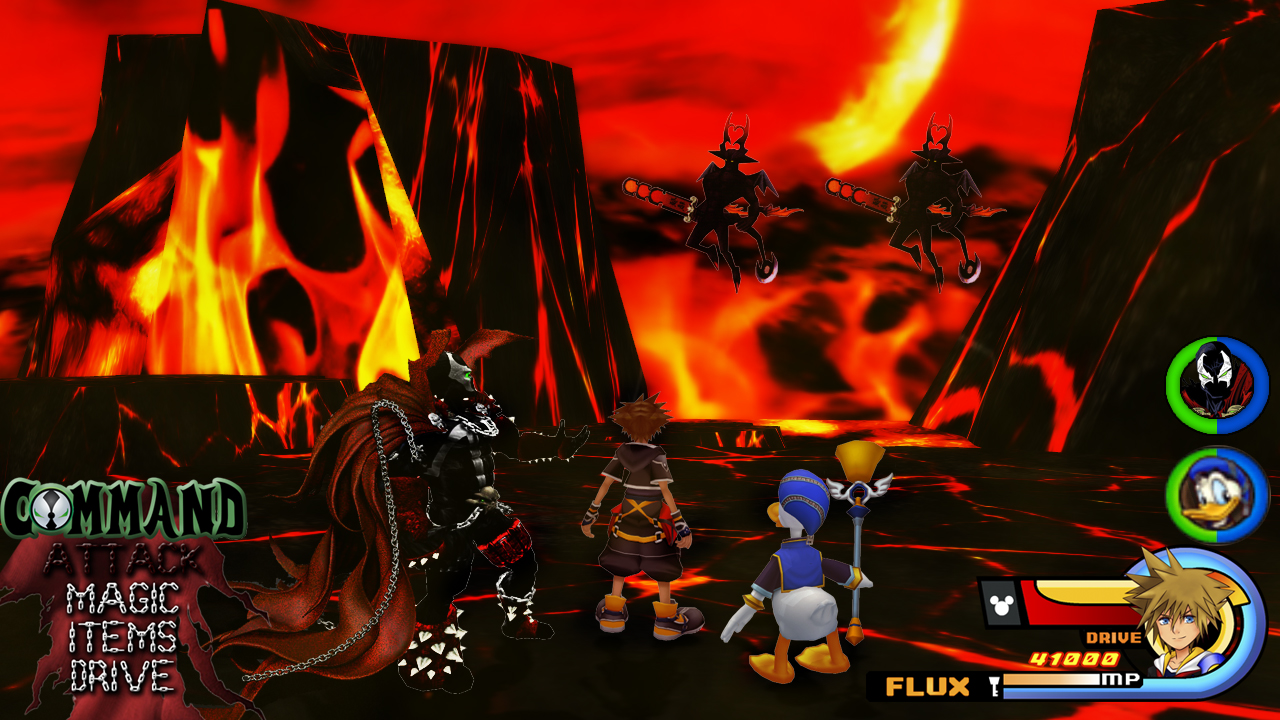Screen dimensions: 1280x720
Task: Click the DRIVE label above the counter
Action: click(1113, 636)
